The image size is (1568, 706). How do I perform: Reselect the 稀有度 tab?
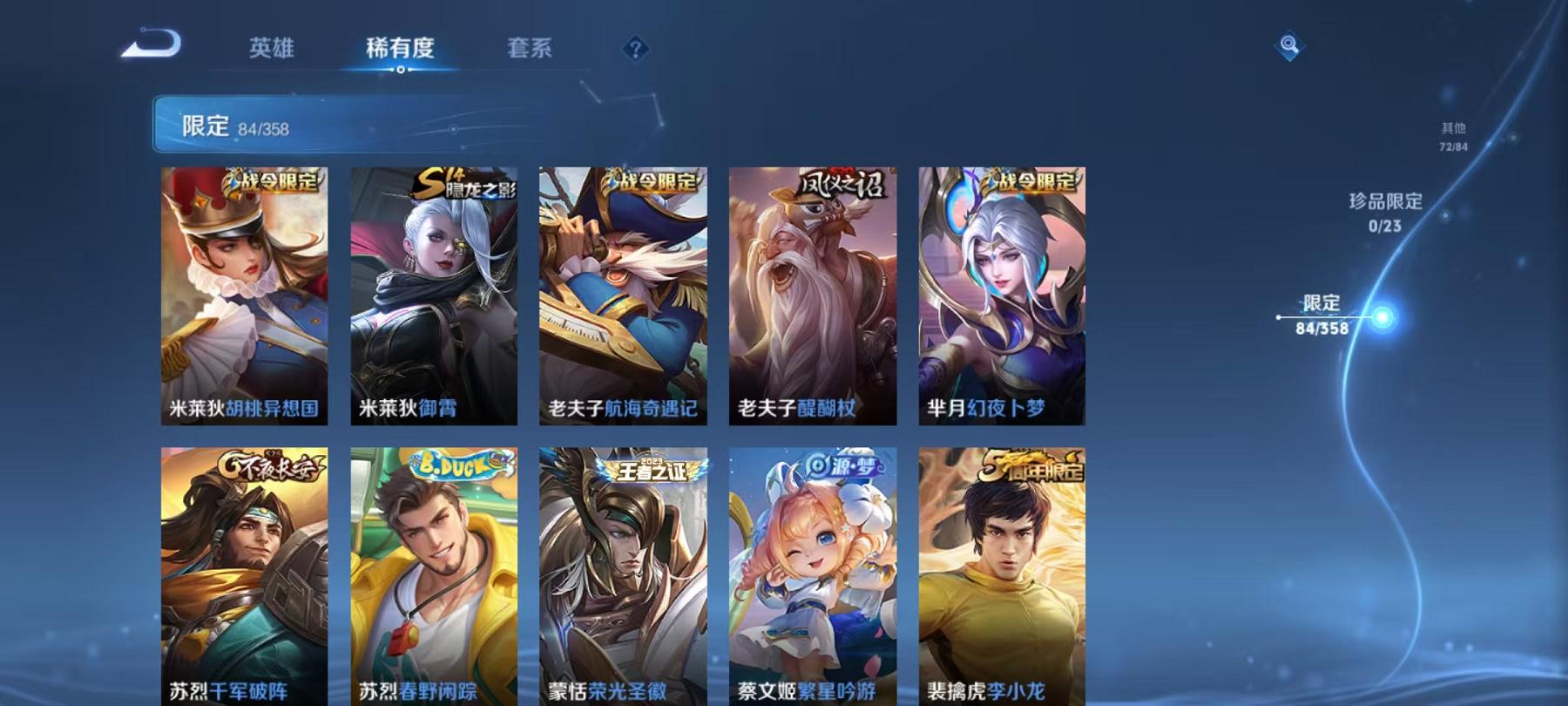401,50
